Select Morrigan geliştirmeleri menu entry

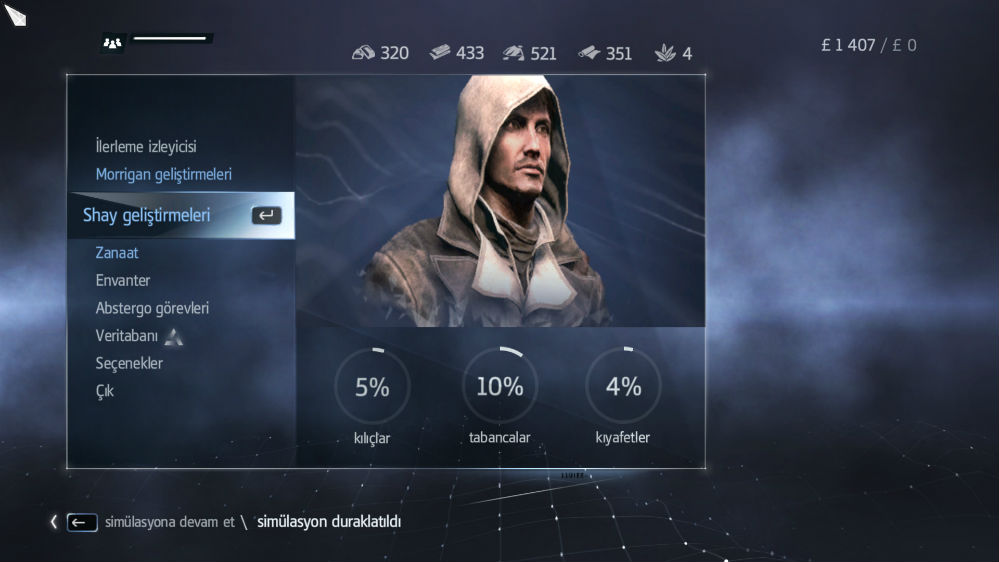pos(163,174)
